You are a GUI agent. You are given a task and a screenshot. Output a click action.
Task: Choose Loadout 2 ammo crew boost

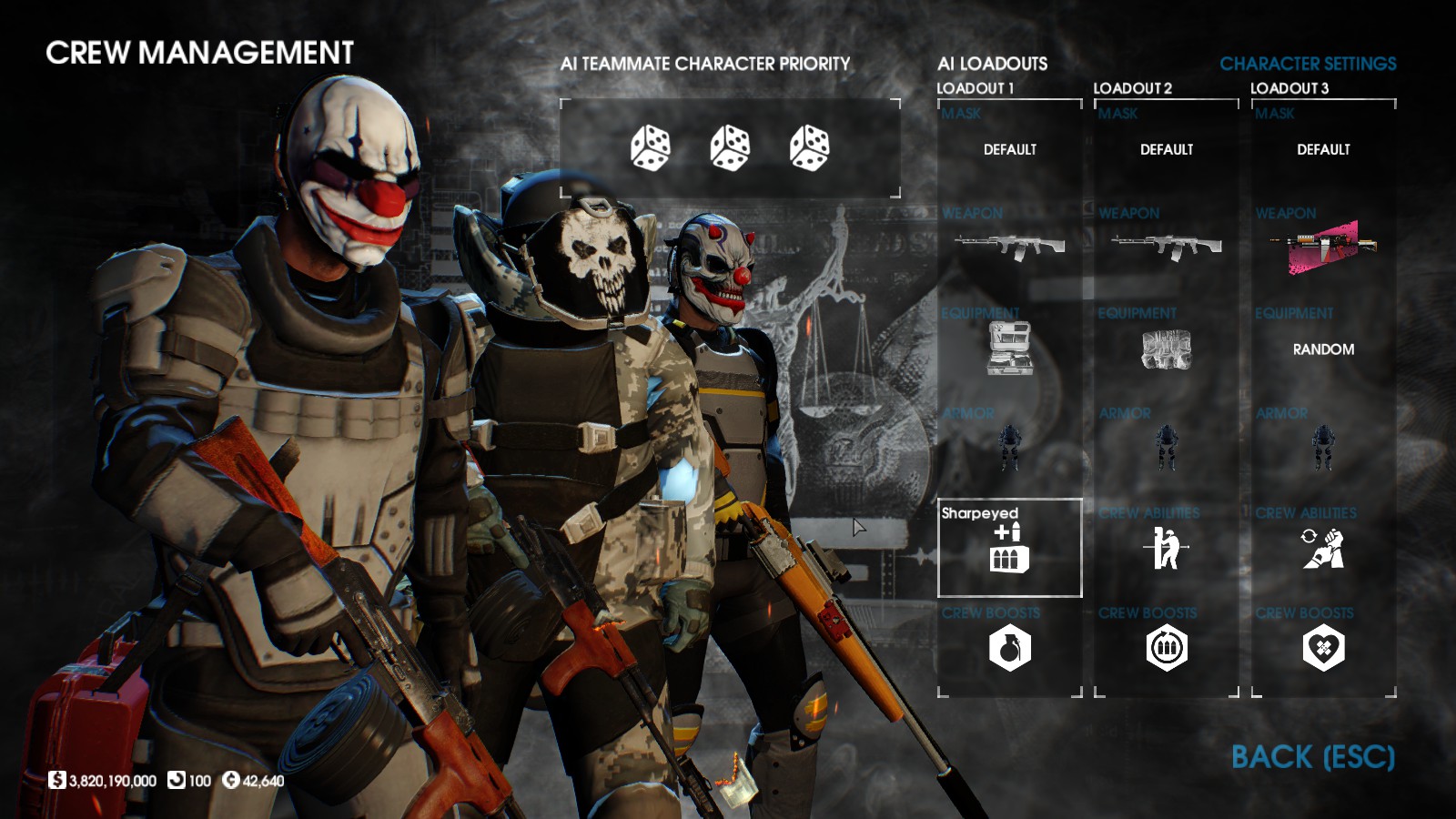pos(1166,649)
